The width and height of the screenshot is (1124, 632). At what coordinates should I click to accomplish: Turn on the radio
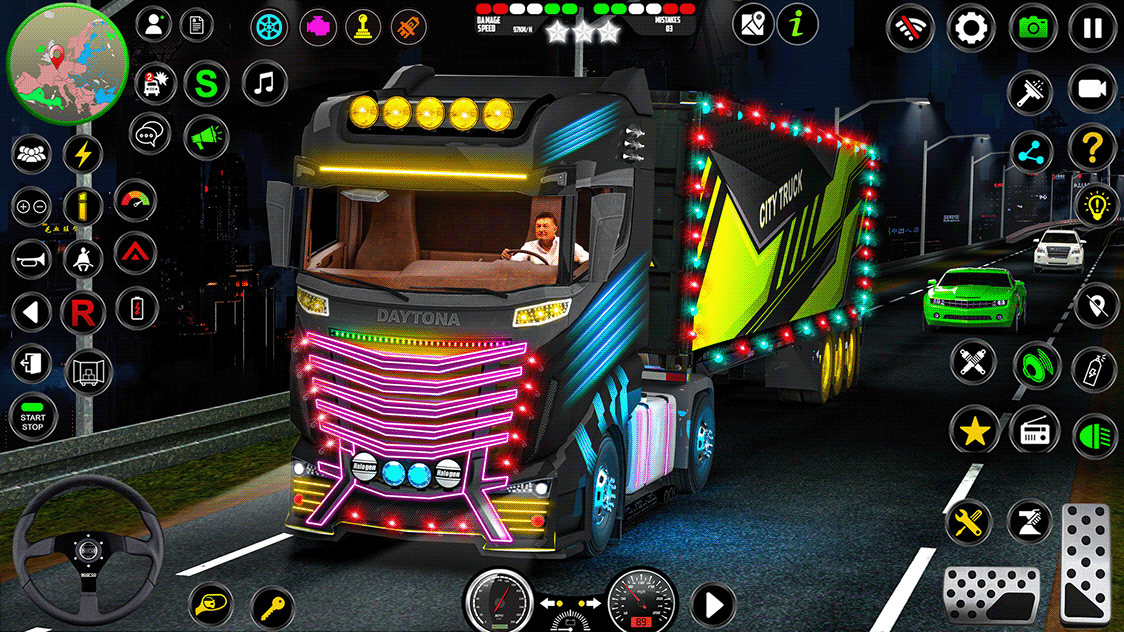(x=1034, y=431)
